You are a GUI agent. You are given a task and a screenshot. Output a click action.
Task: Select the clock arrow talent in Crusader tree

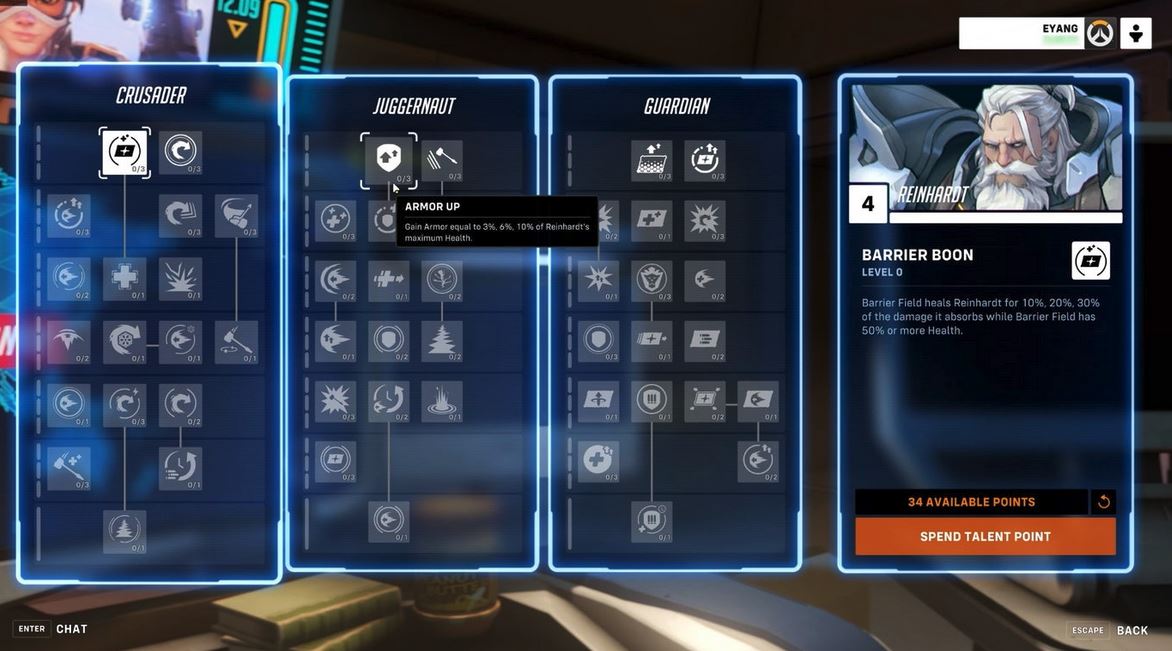pos(181,467)
